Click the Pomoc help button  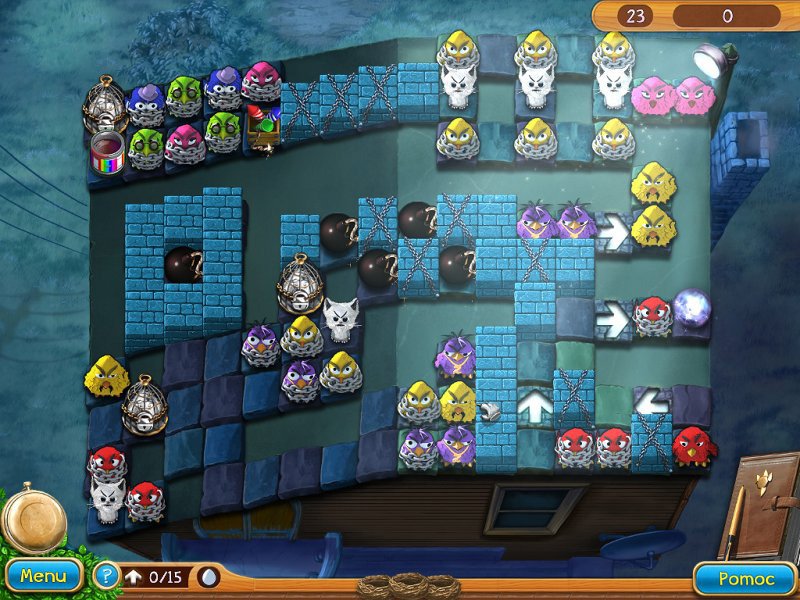pos(745,578)
